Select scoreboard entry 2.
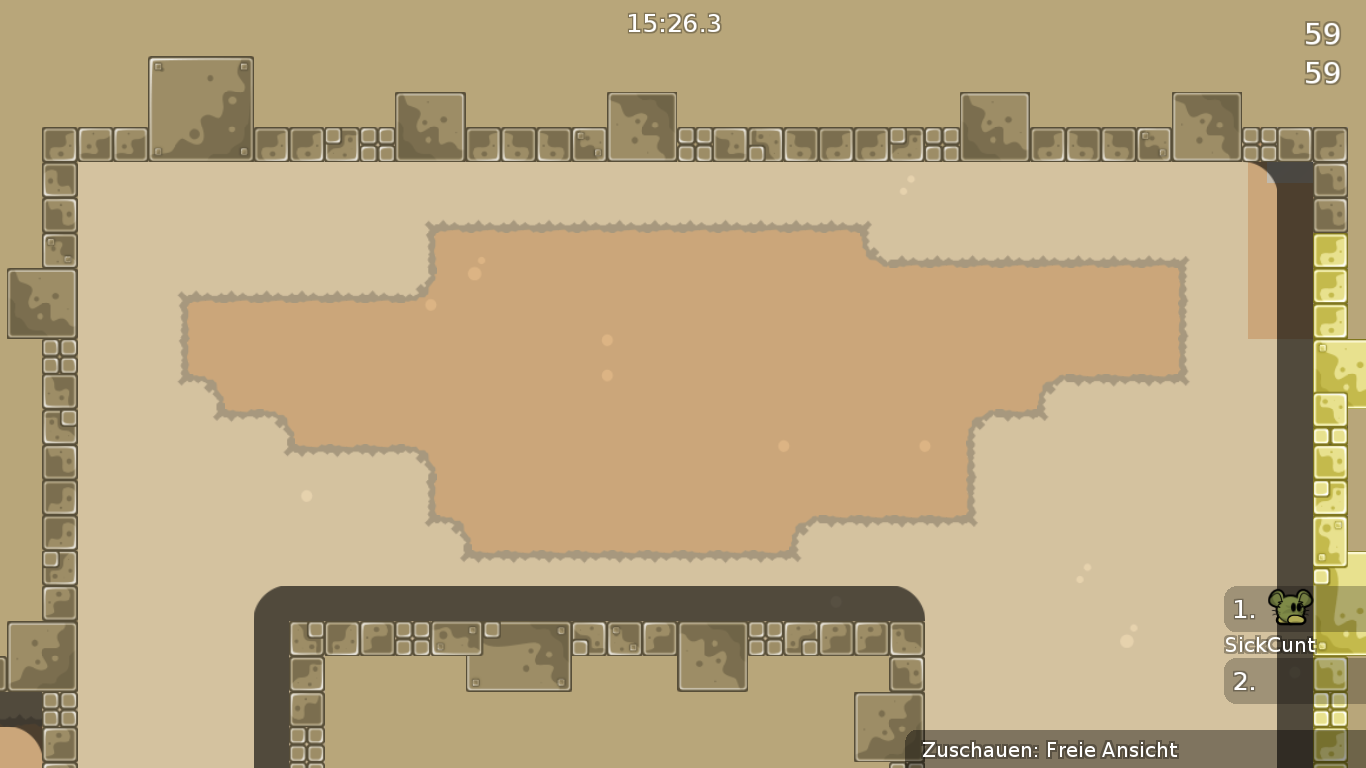The image size is (1366, 768). pyautogui.click(x=1242, y=681)
